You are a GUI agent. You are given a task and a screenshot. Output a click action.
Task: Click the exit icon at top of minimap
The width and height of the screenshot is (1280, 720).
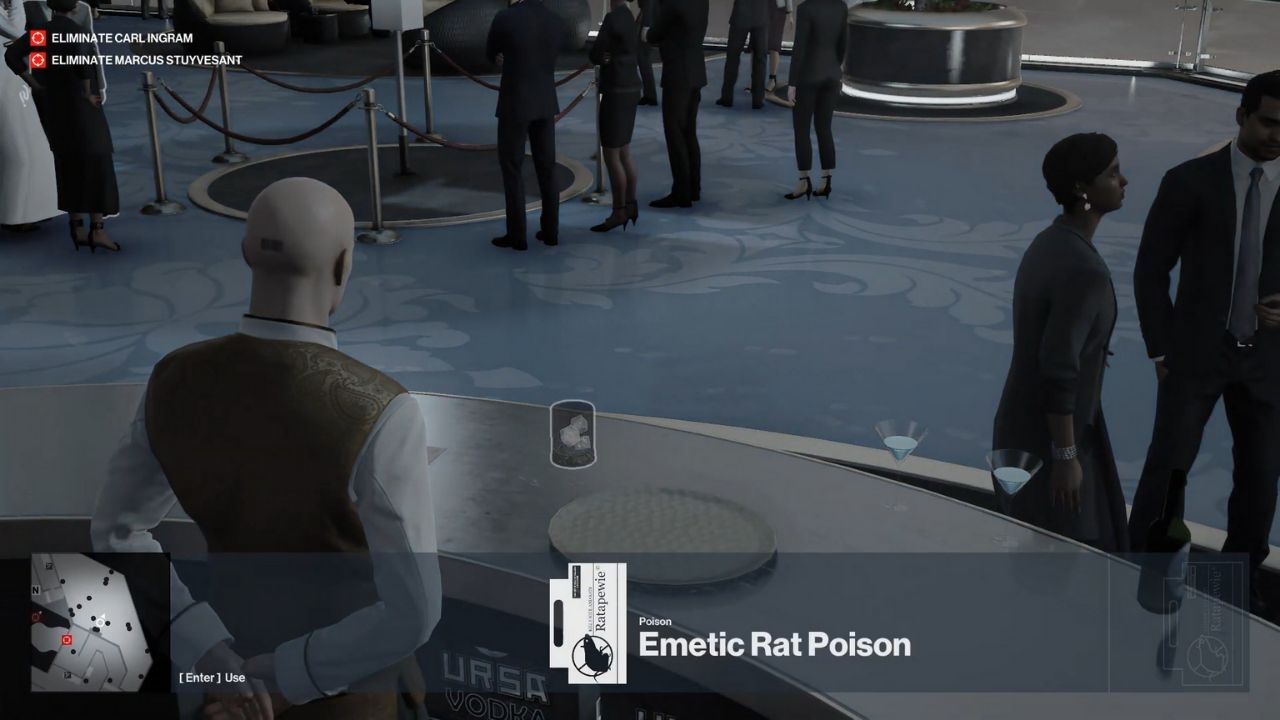[x=49, y=566]
